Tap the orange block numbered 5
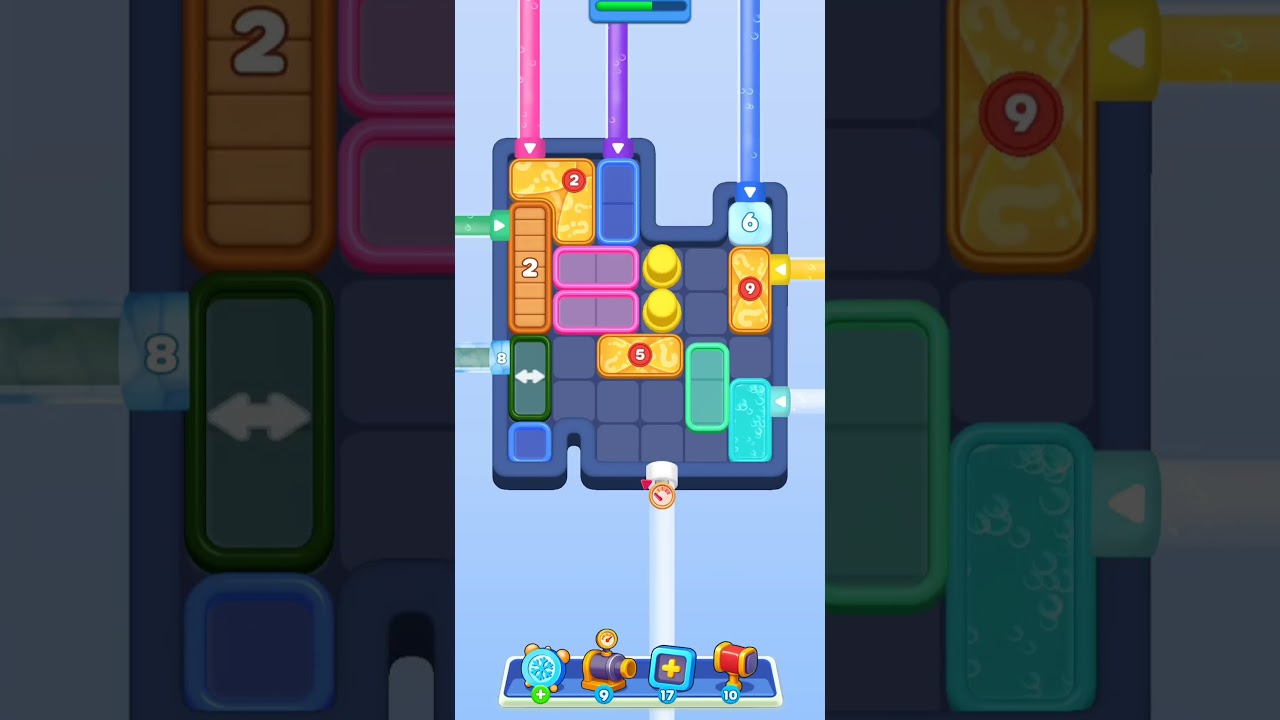 coord(640,356)
